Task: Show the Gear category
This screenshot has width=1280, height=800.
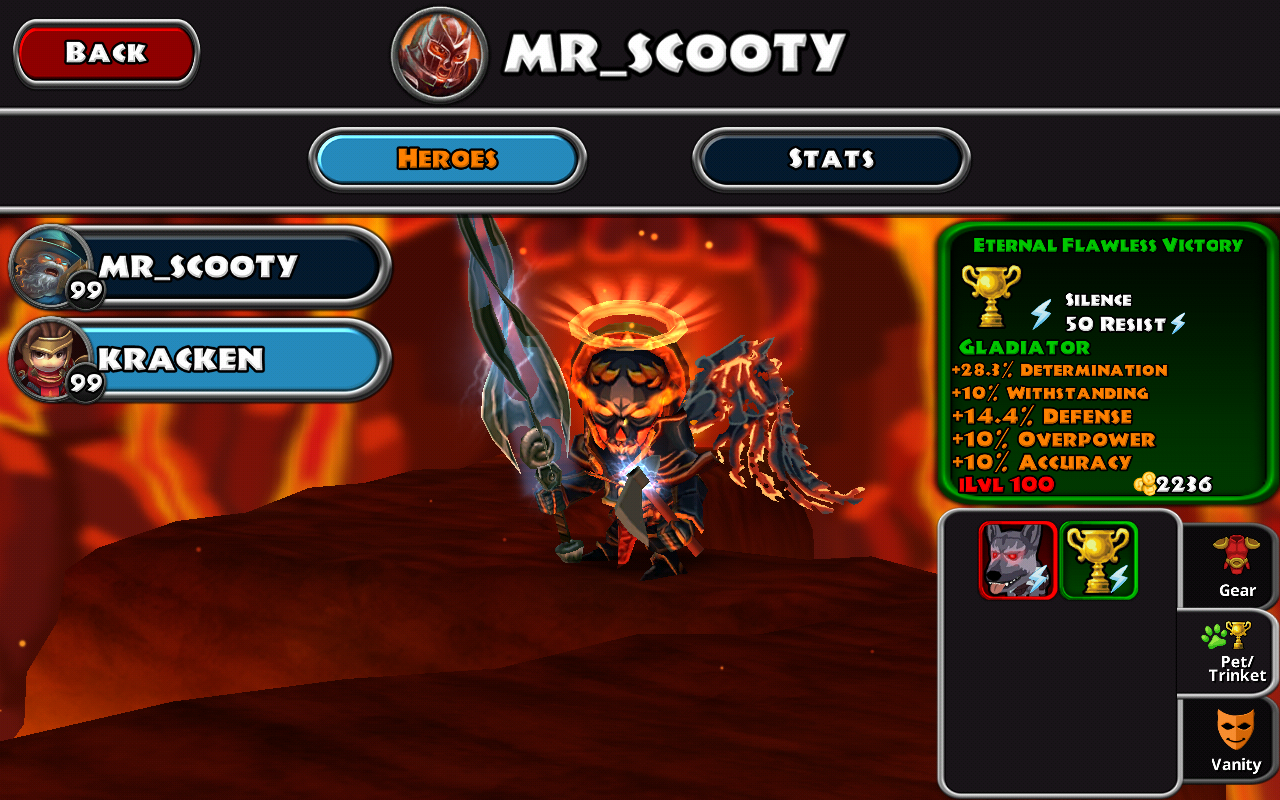Action: (1236, 566)
